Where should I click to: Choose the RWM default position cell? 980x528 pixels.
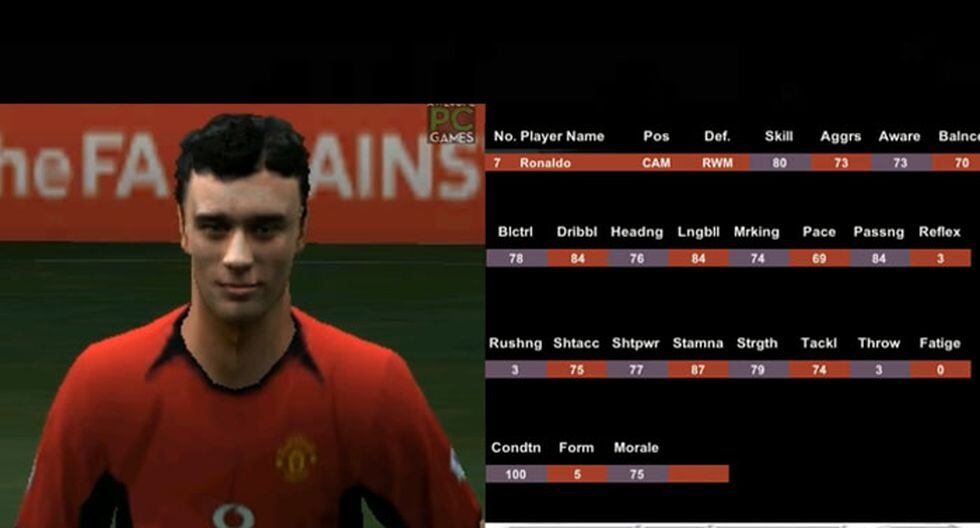coord(717,162)
